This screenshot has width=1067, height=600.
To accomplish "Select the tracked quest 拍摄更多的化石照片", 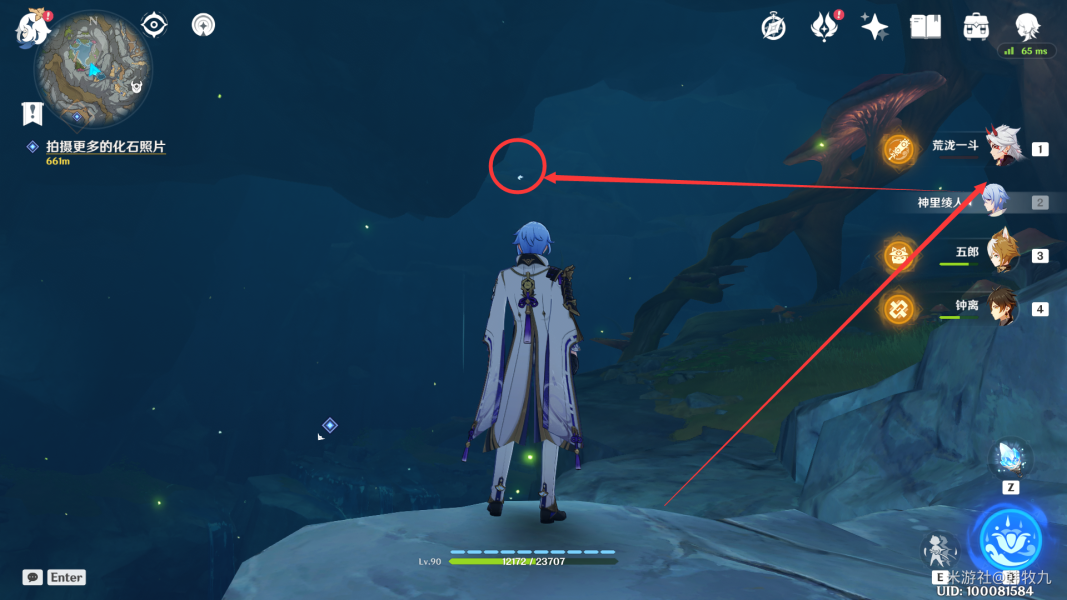I will (105, 147).
